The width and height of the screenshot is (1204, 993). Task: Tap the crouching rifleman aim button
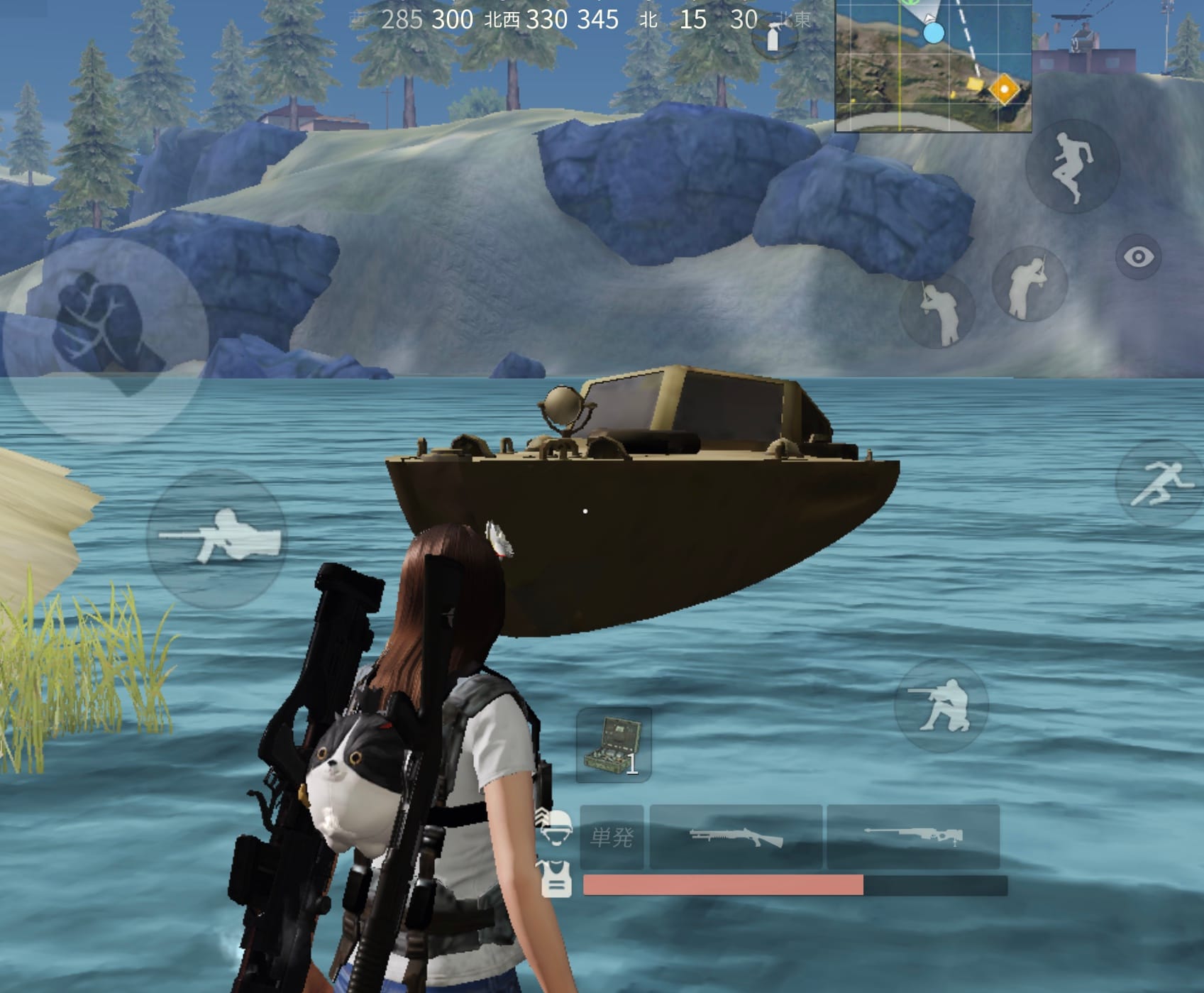pos(941,705)
